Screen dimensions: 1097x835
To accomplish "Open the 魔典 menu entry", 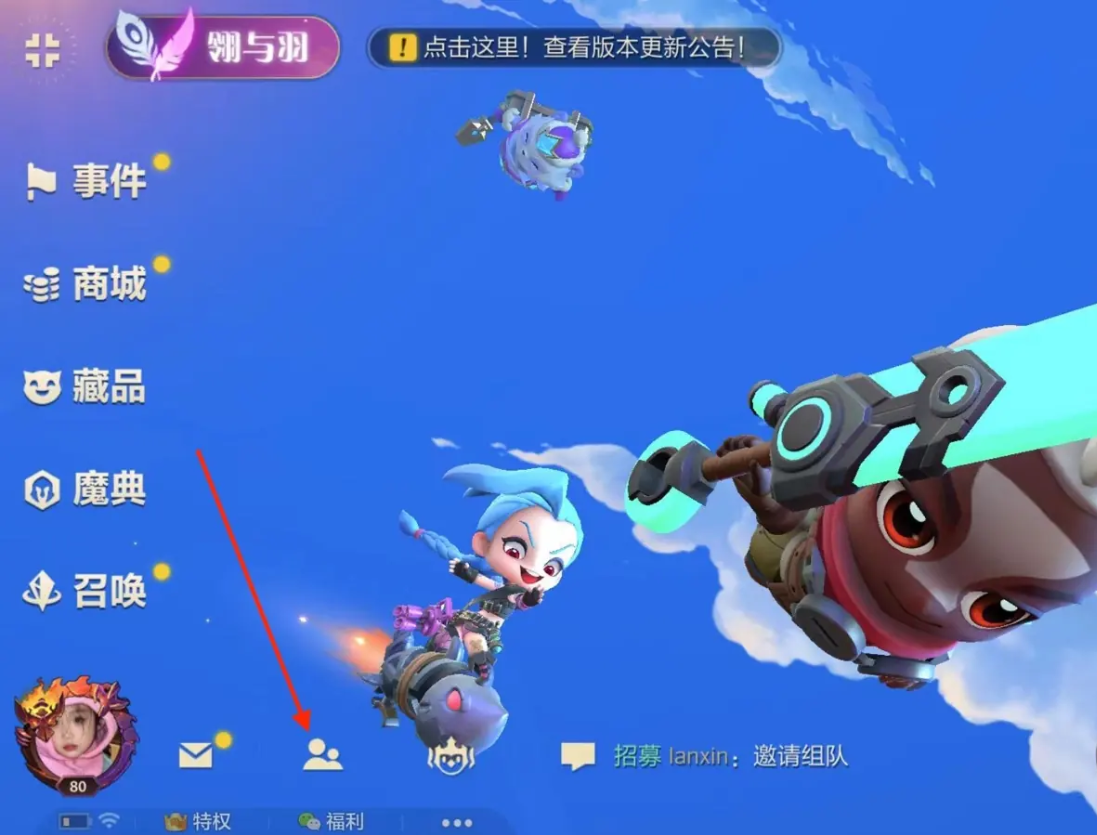I will coord(86,490).
